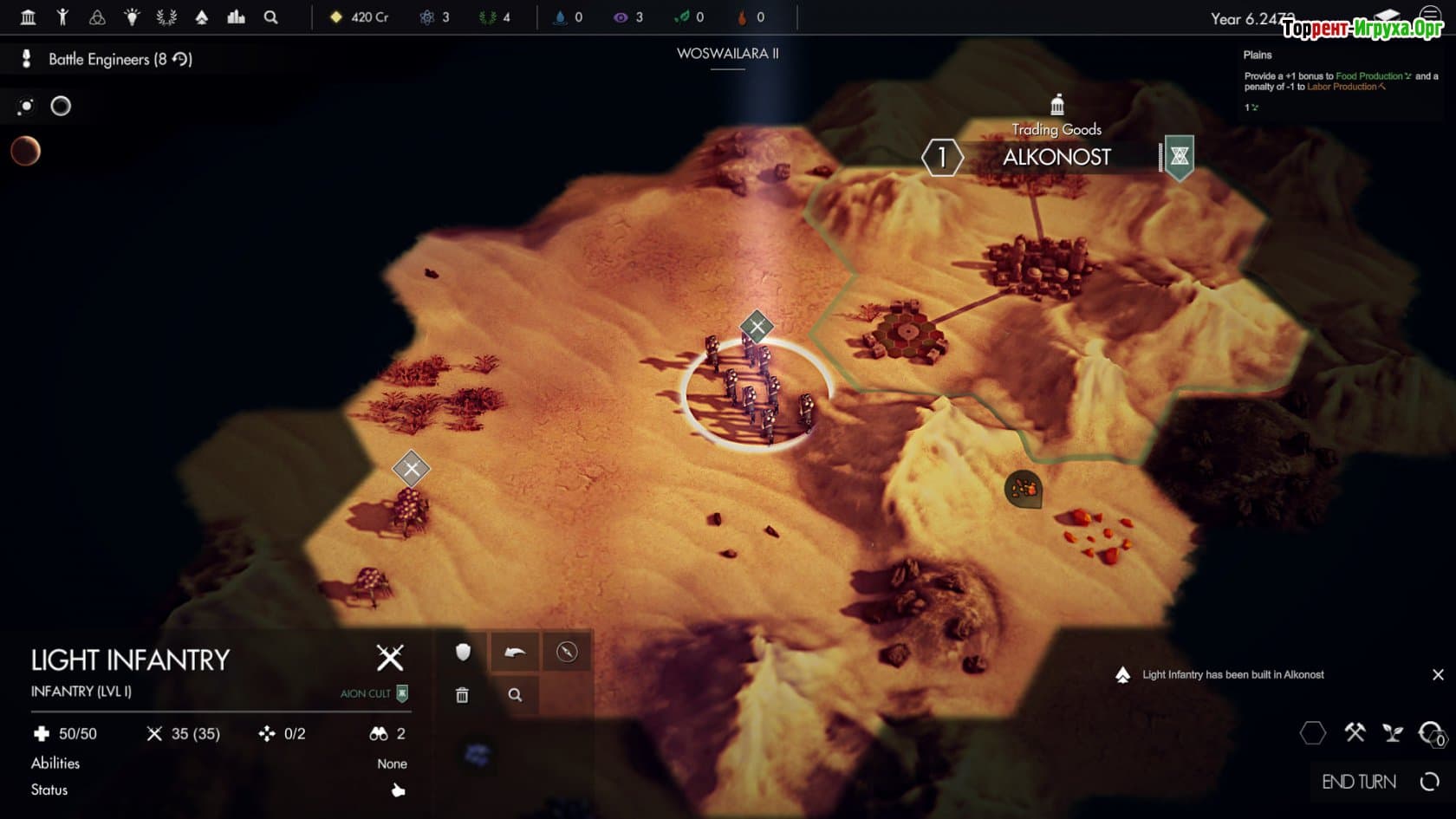Activate the shield defend action
Viewport: 1456px width, 819px height.
coord(463,652)
